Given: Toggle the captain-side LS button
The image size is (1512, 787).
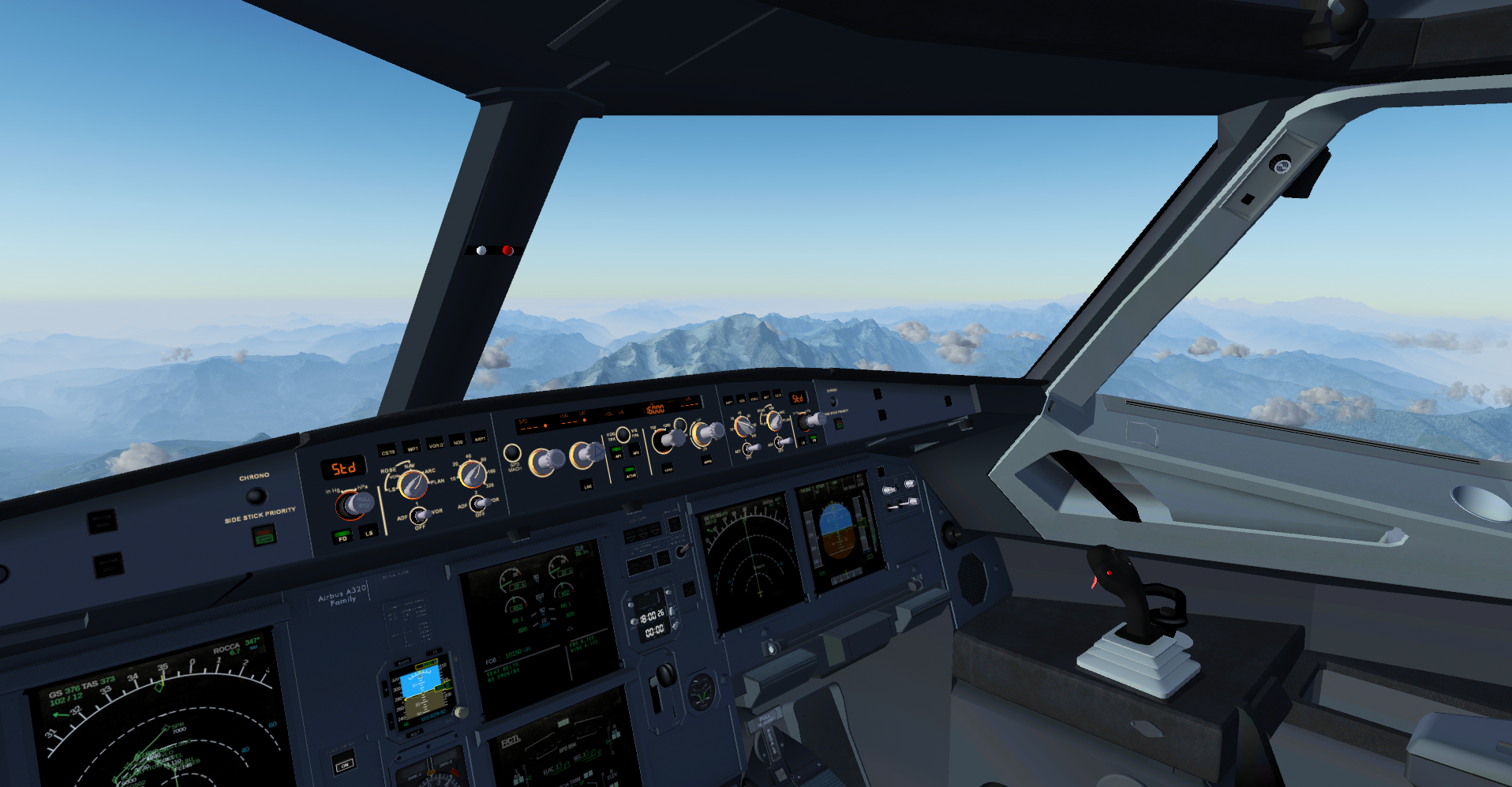Looking at the screenshot, I should point(369,533).
